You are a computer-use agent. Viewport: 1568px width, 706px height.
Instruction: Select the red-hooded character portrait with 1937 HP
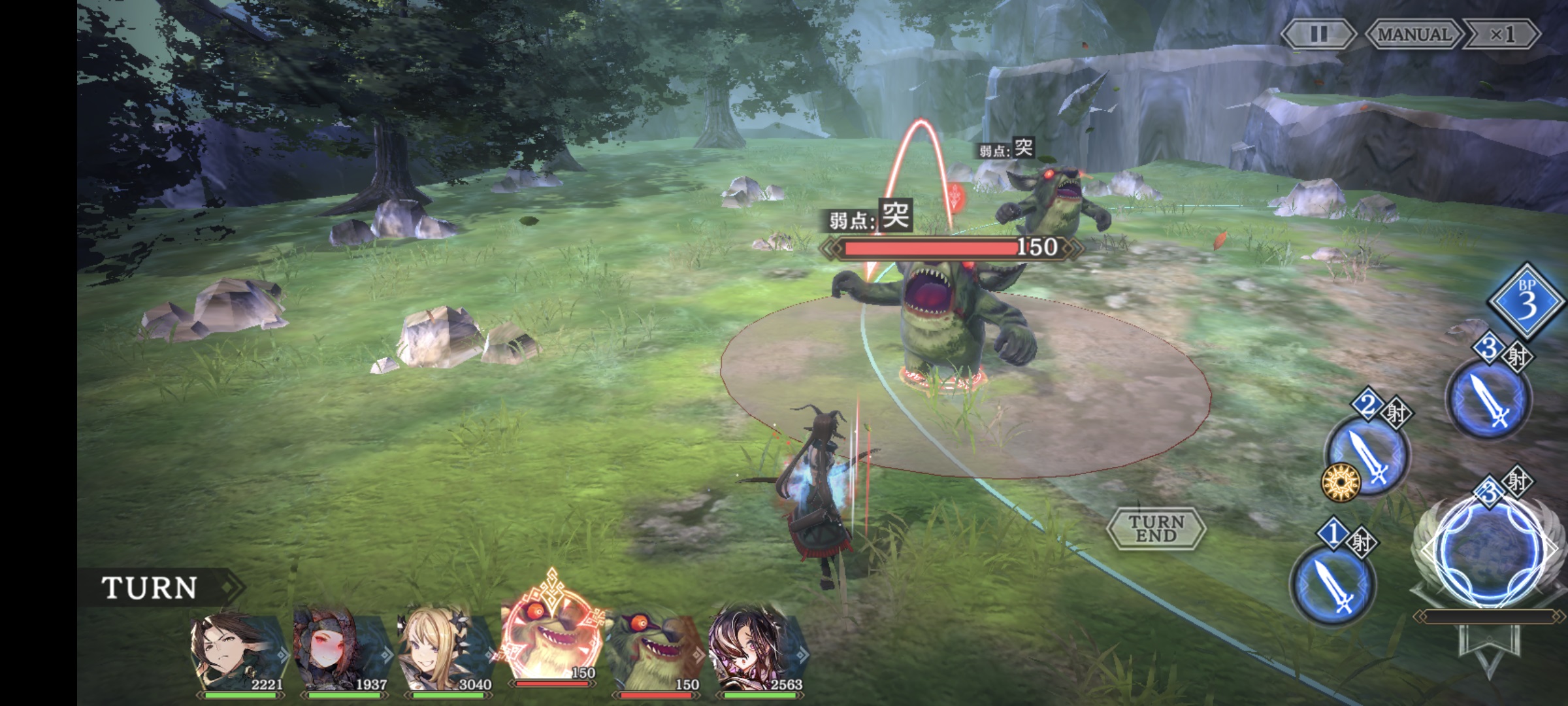click(341, 650)
